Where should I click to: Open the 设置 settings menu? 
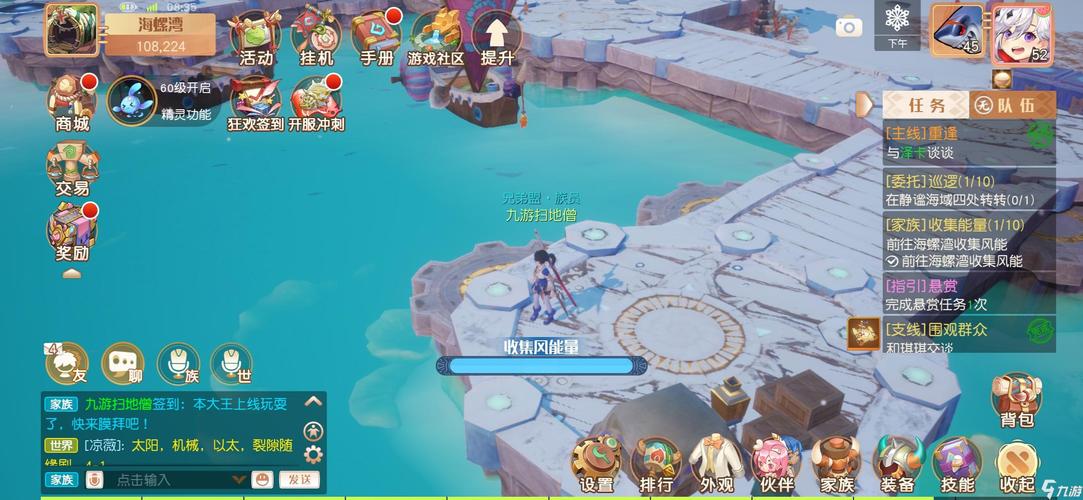[597, 465]
